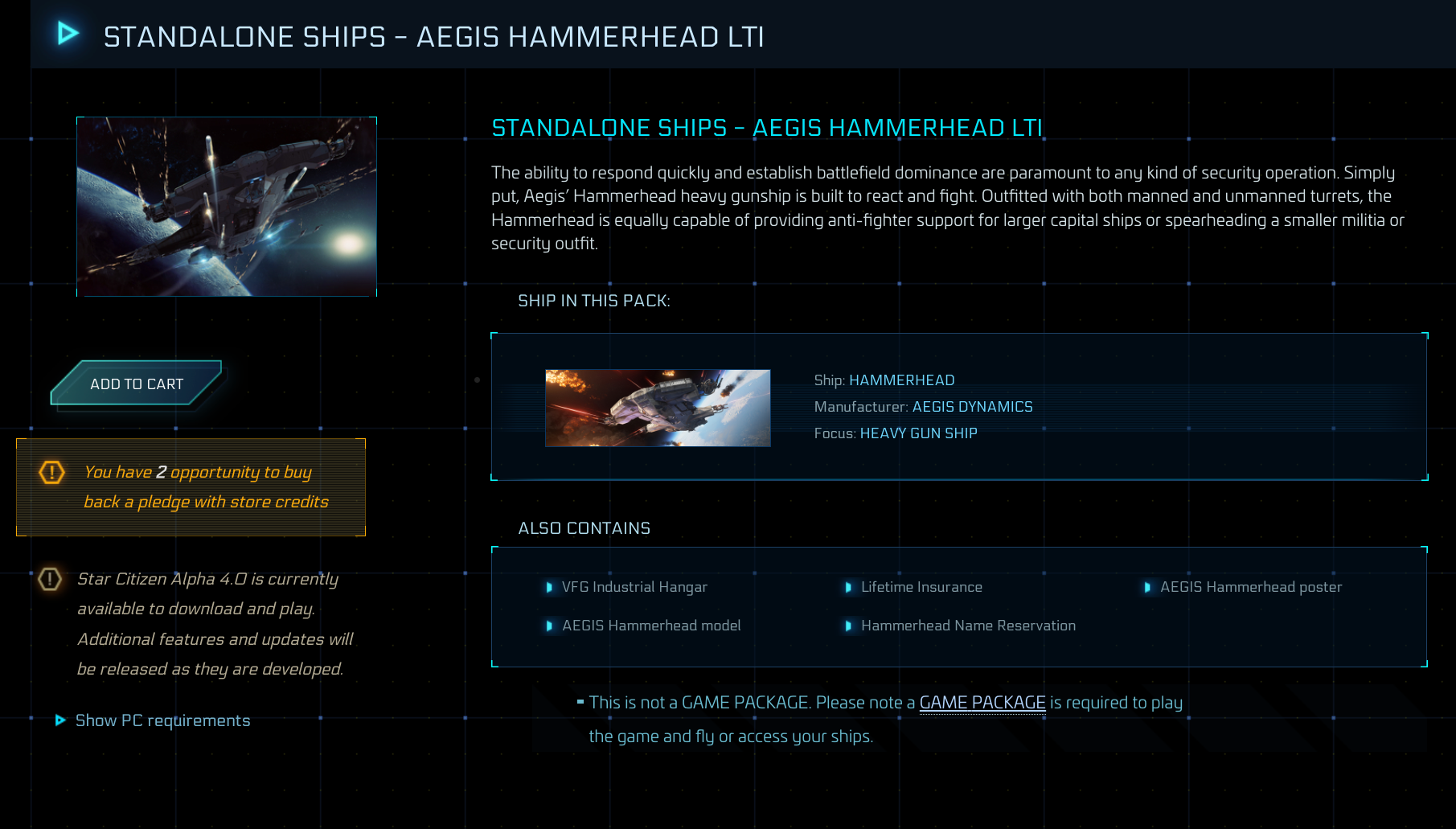The height and width of the screenshot is (829, 1456).
Task: Click the play arrow icon in the header
Action: pyautogui.click(x=67, y=34)
